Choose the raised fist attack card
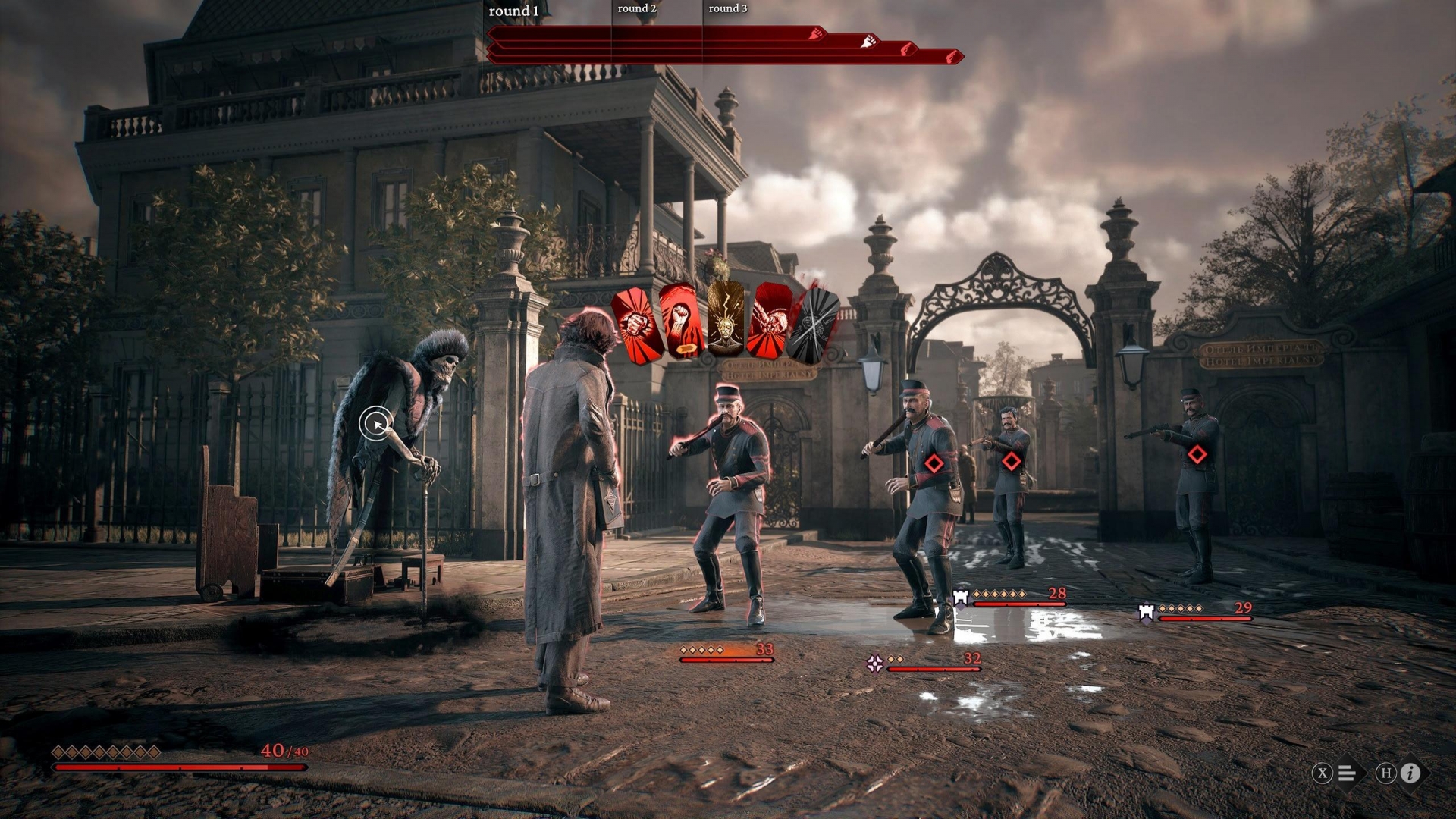The image size is (1456, 819). (x=679, y=323)
